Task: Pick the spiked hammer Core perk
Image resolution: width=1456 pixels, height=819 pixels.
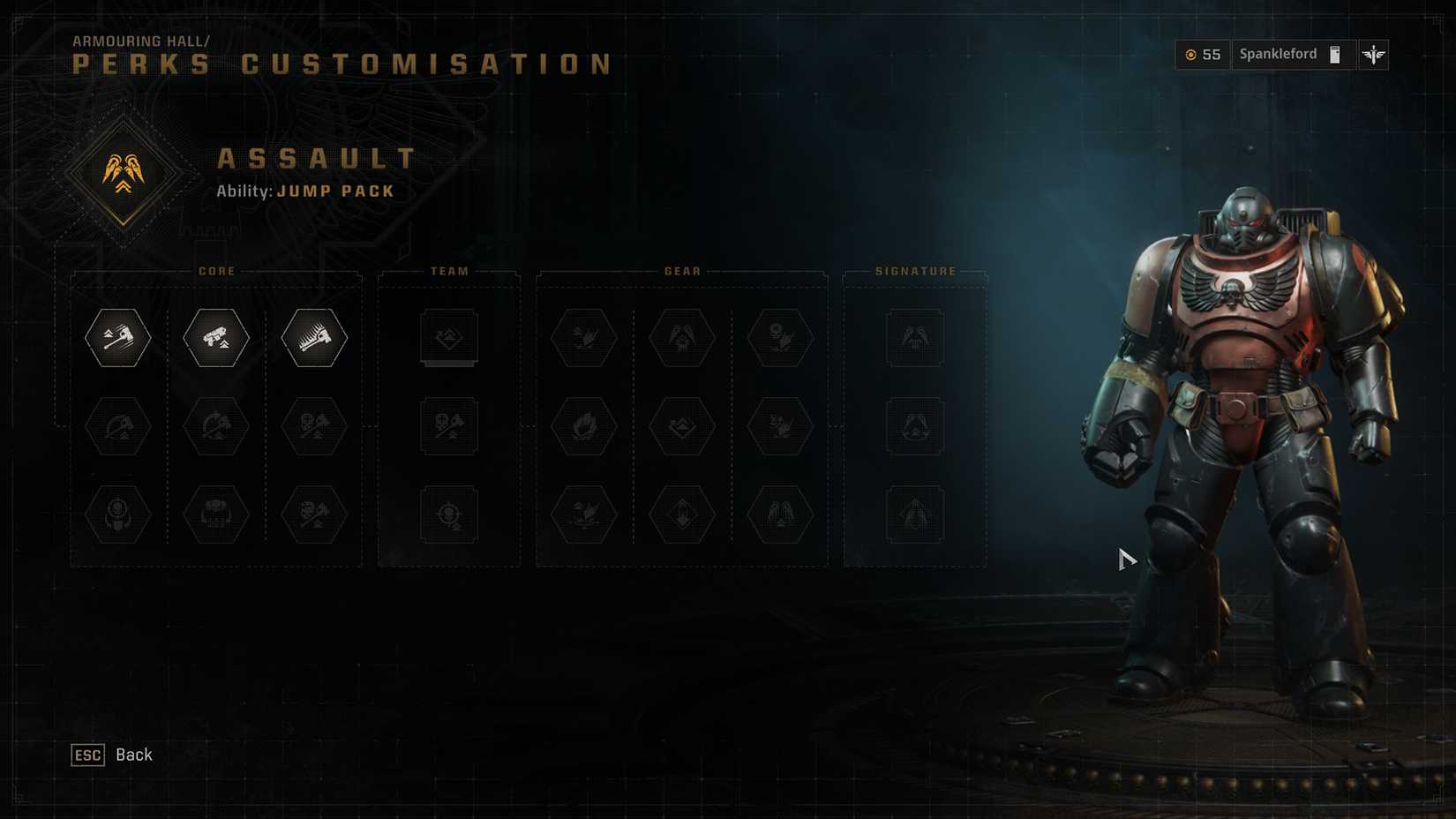Action: click(x=314, y=337)
